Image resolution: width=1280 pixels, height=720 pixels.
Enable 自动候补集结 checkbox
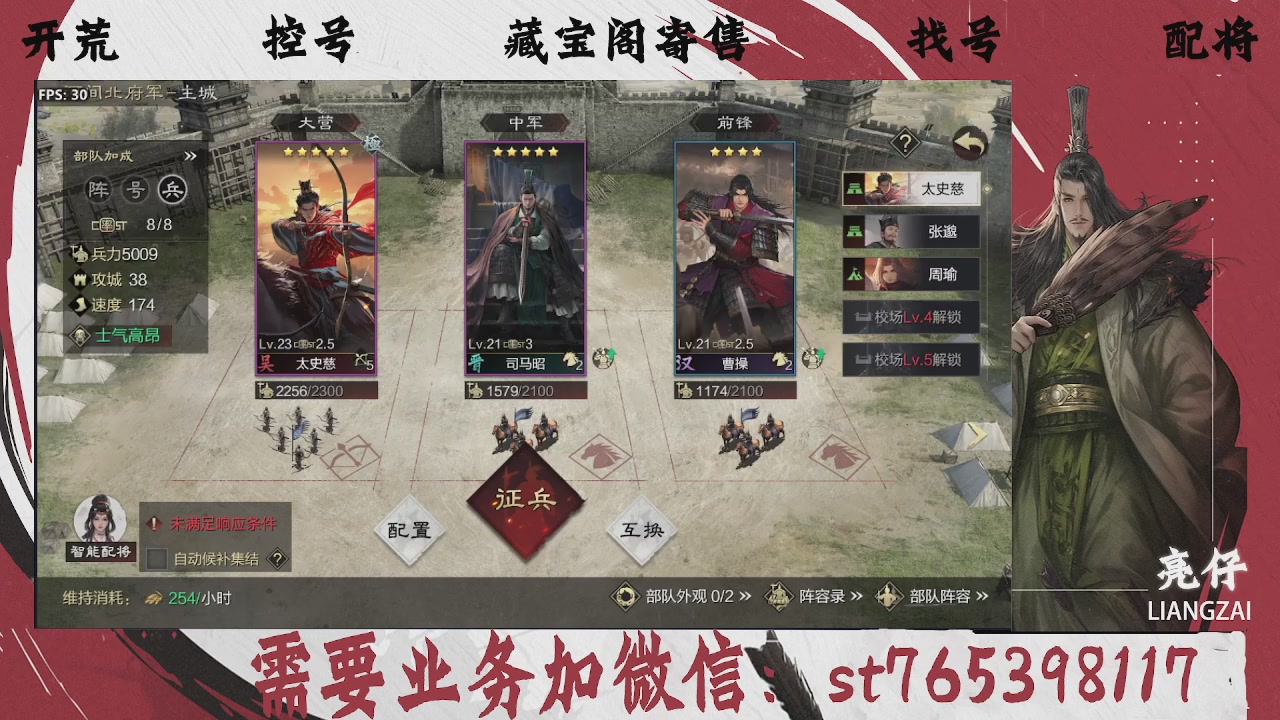click(156, 558)
